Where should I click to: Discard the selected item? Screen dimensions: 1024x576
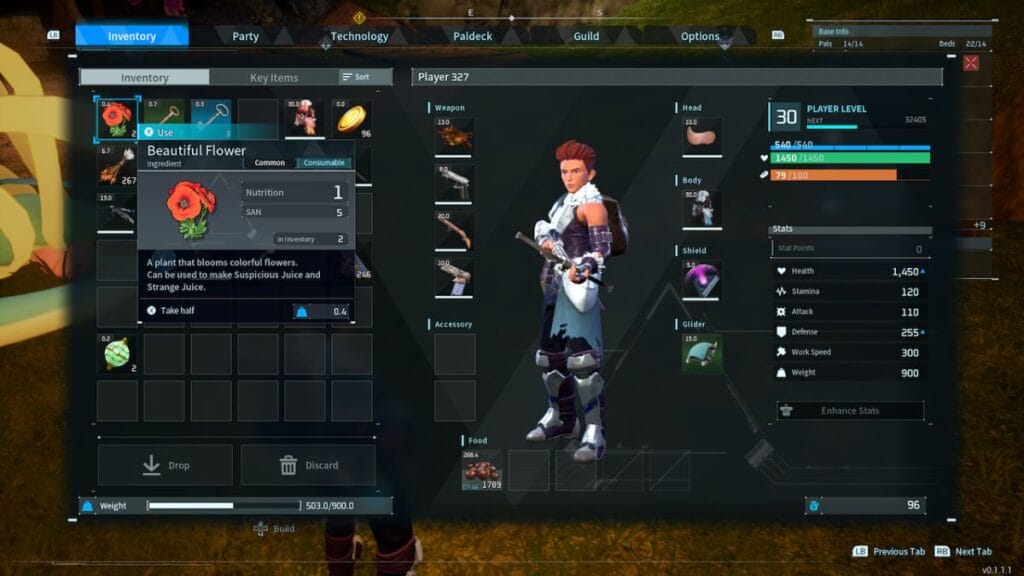(308, 465)
